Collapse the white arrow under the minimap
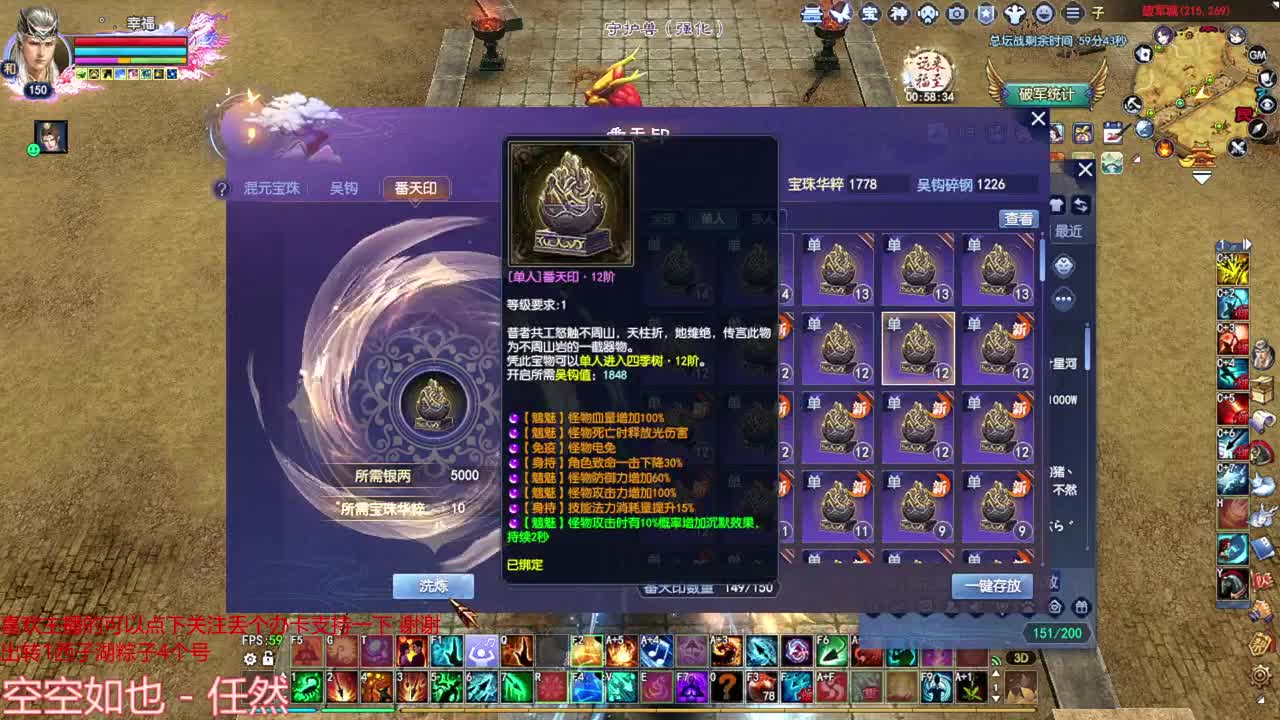The image size is (1280, 720). 1200,176
